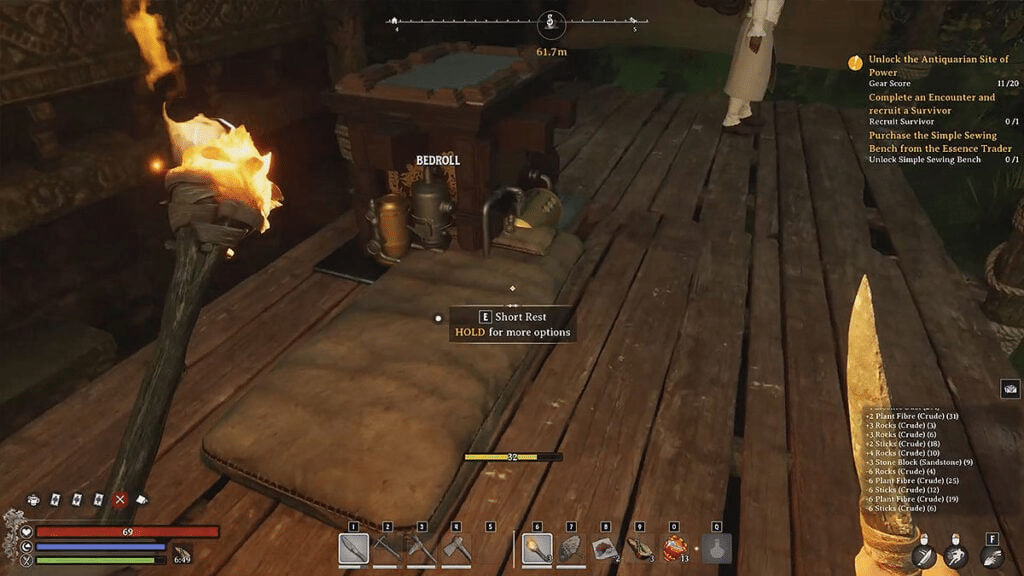Select the red berries stack of 13
This screenshot has width=1024, height=576.
pos(673,548)
